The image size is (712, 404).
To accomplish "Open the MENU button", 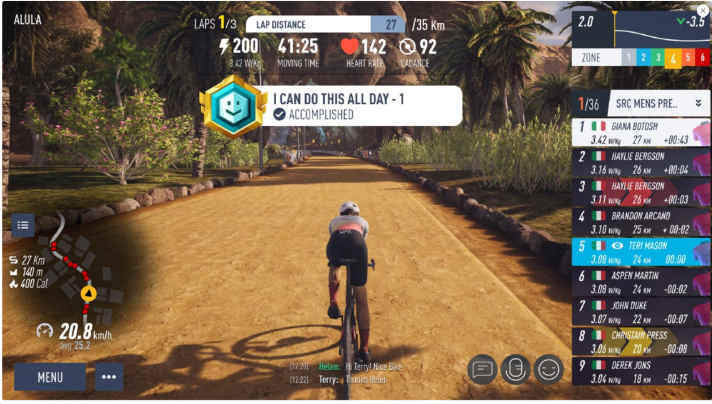I will [50, 377].
